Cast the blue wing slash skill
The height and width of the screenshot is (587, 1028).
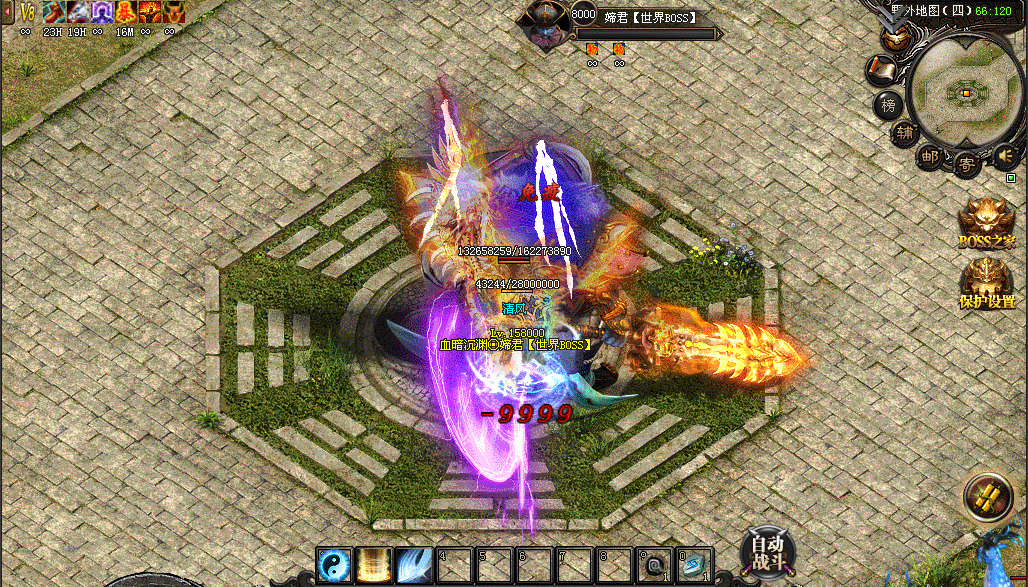[x=412, y=565]
